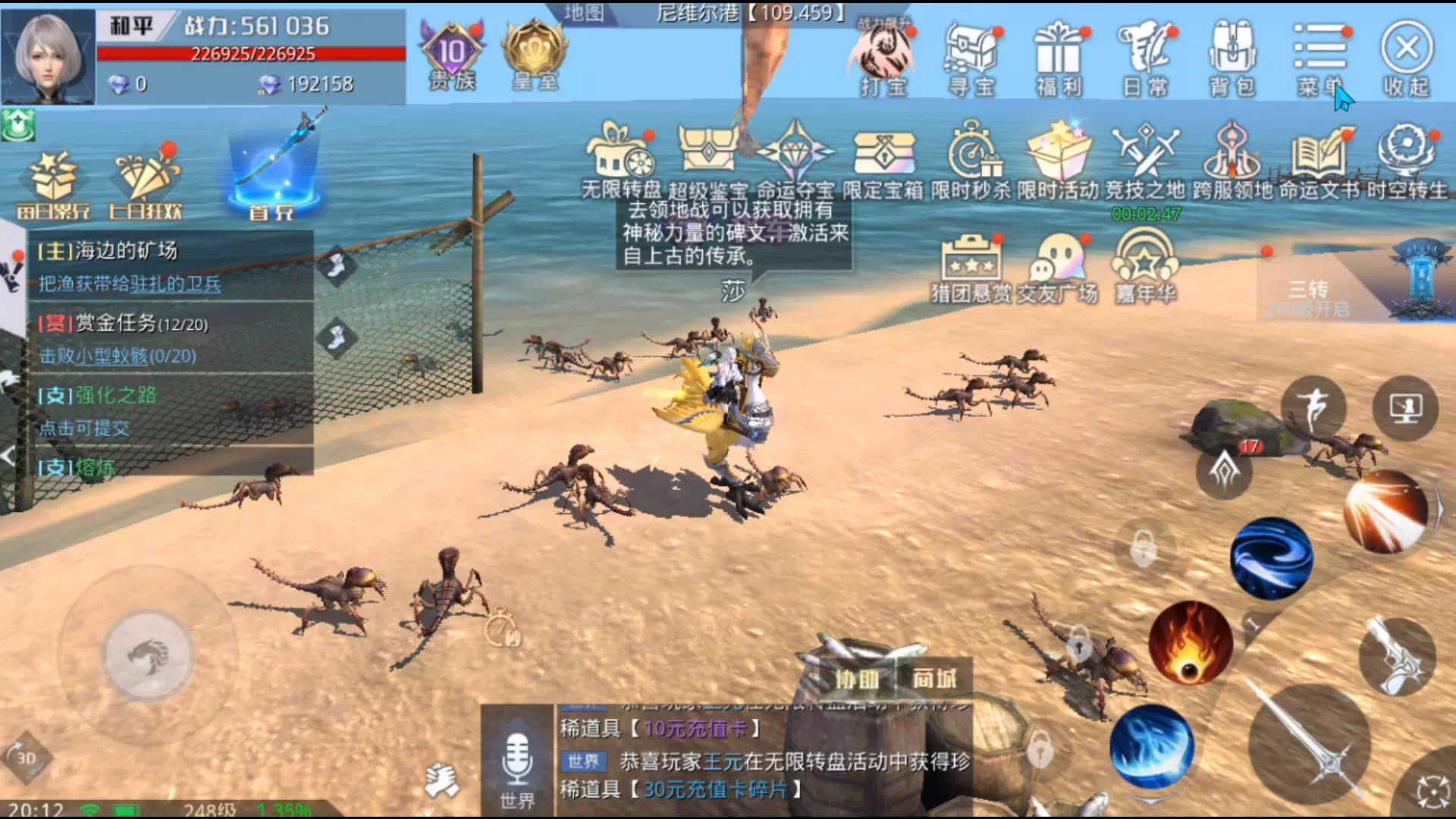Screen dimensions: 1456x819
Task: Activate the fireball skill
Action: [x=1190, y=642]
